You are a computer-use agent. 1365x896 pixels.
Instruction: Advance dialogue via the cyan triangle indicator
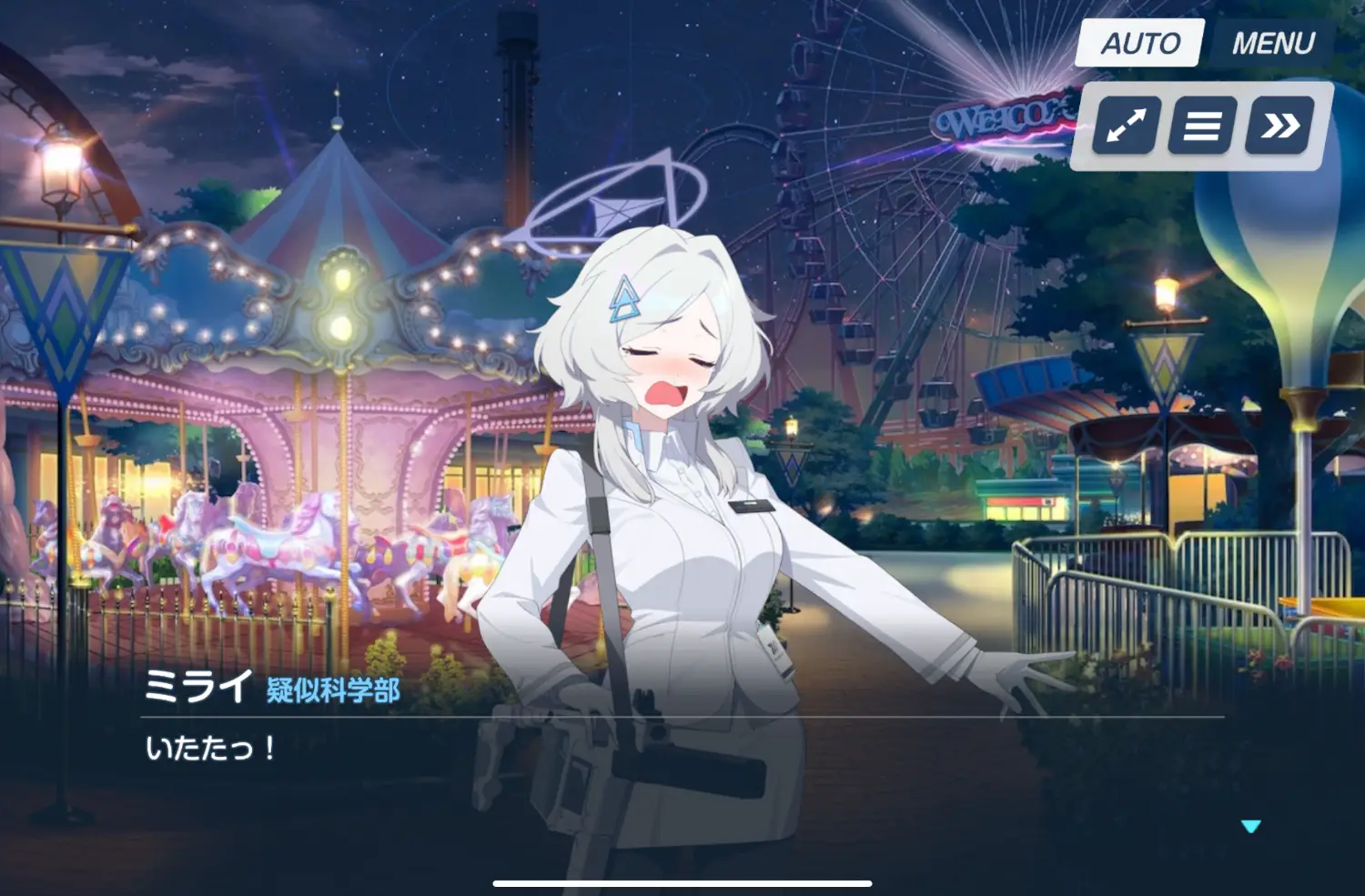[1250, 826]
